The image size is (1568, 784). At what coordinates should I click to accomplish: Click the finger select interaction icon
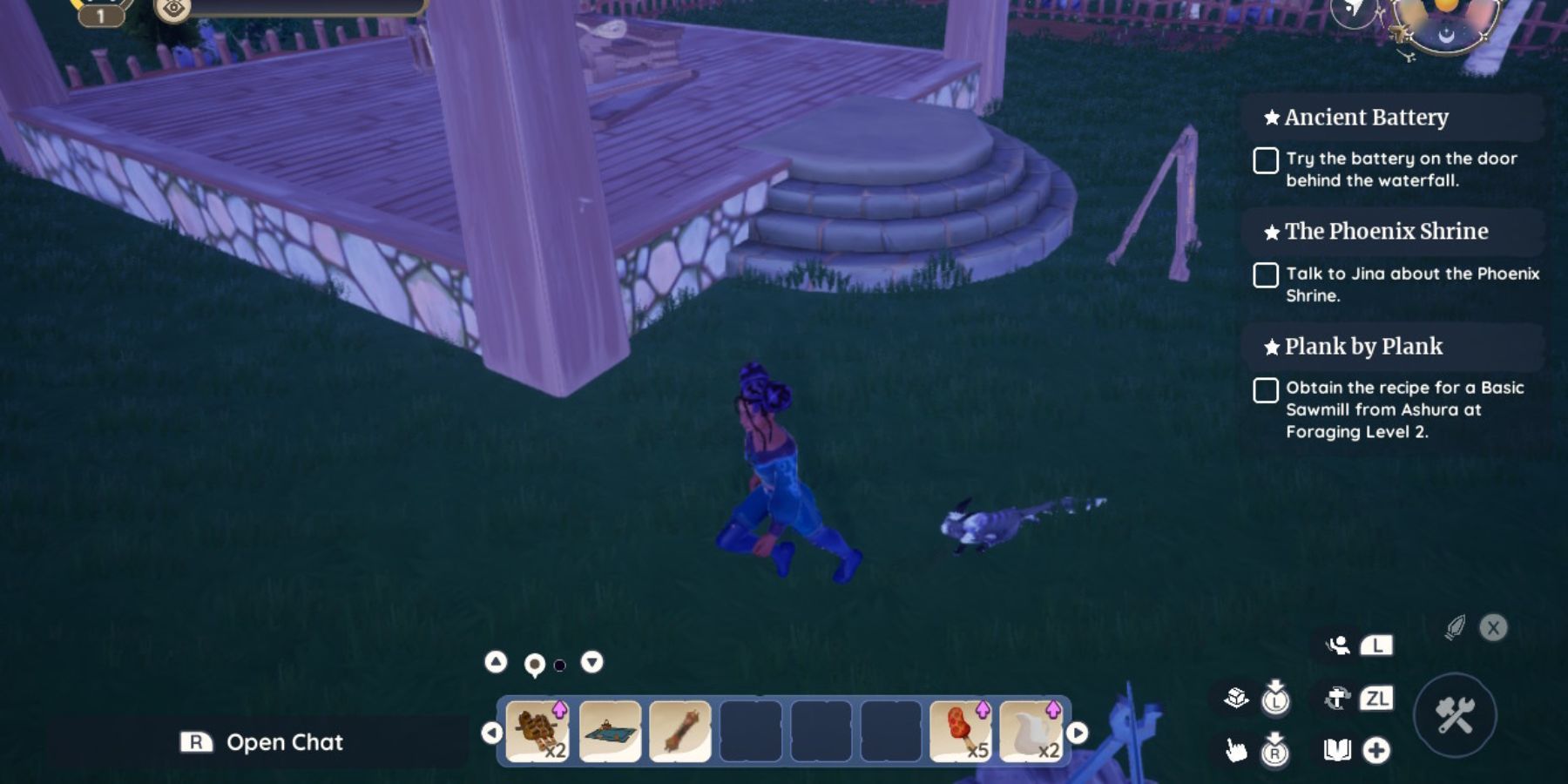tap(1236, 751)
